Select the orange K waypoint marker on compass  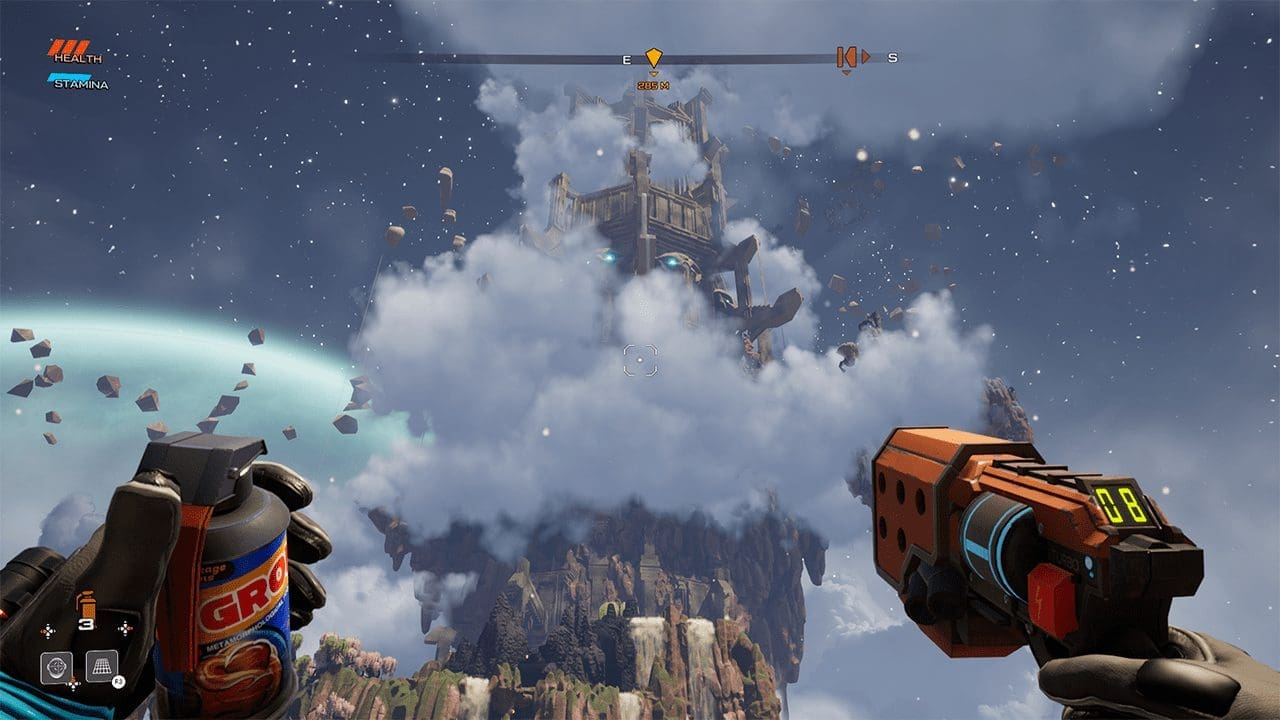click(846, 57)
